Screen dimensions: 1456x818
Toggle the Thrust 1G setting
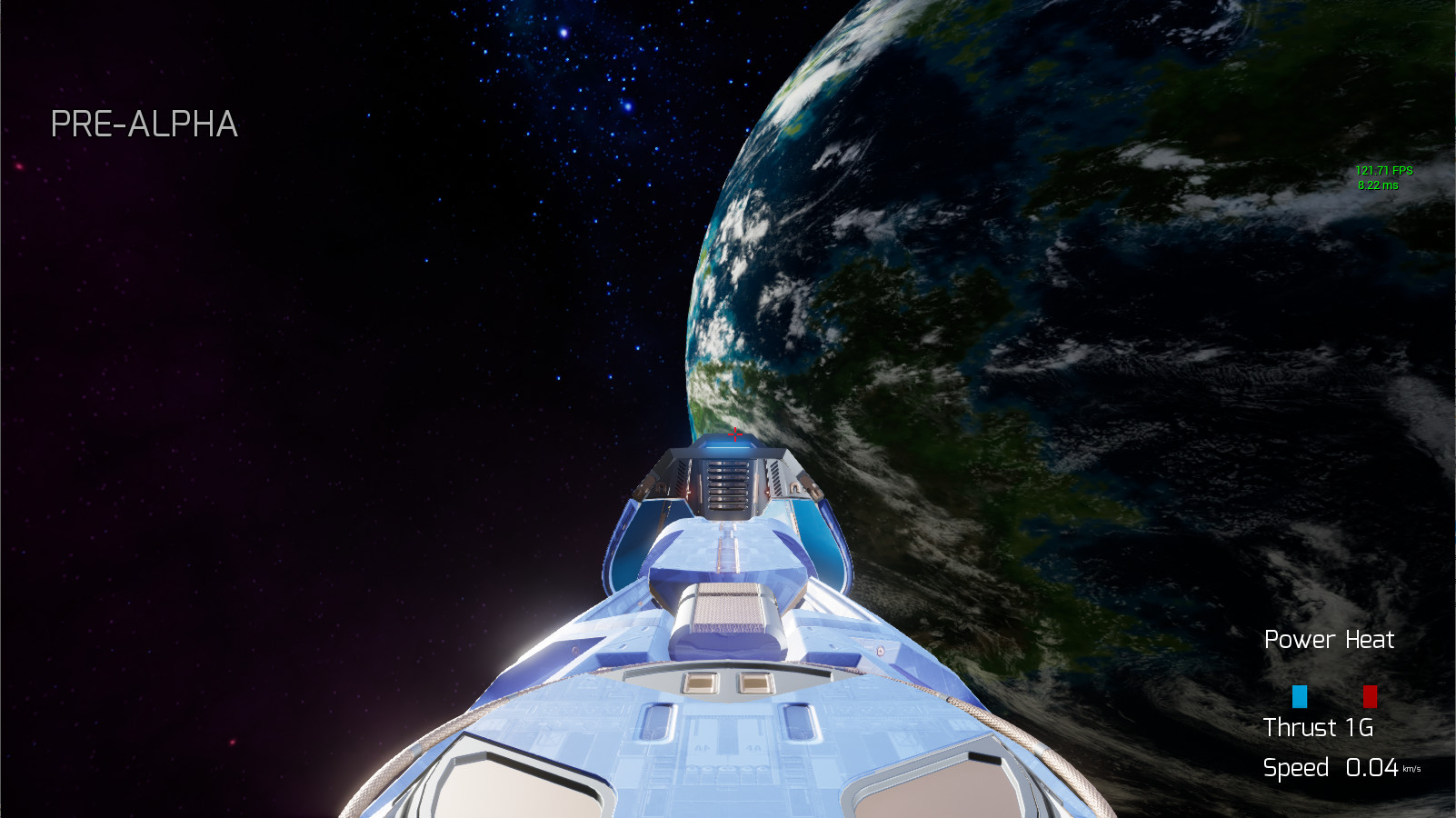click(x=1318, y=728)
